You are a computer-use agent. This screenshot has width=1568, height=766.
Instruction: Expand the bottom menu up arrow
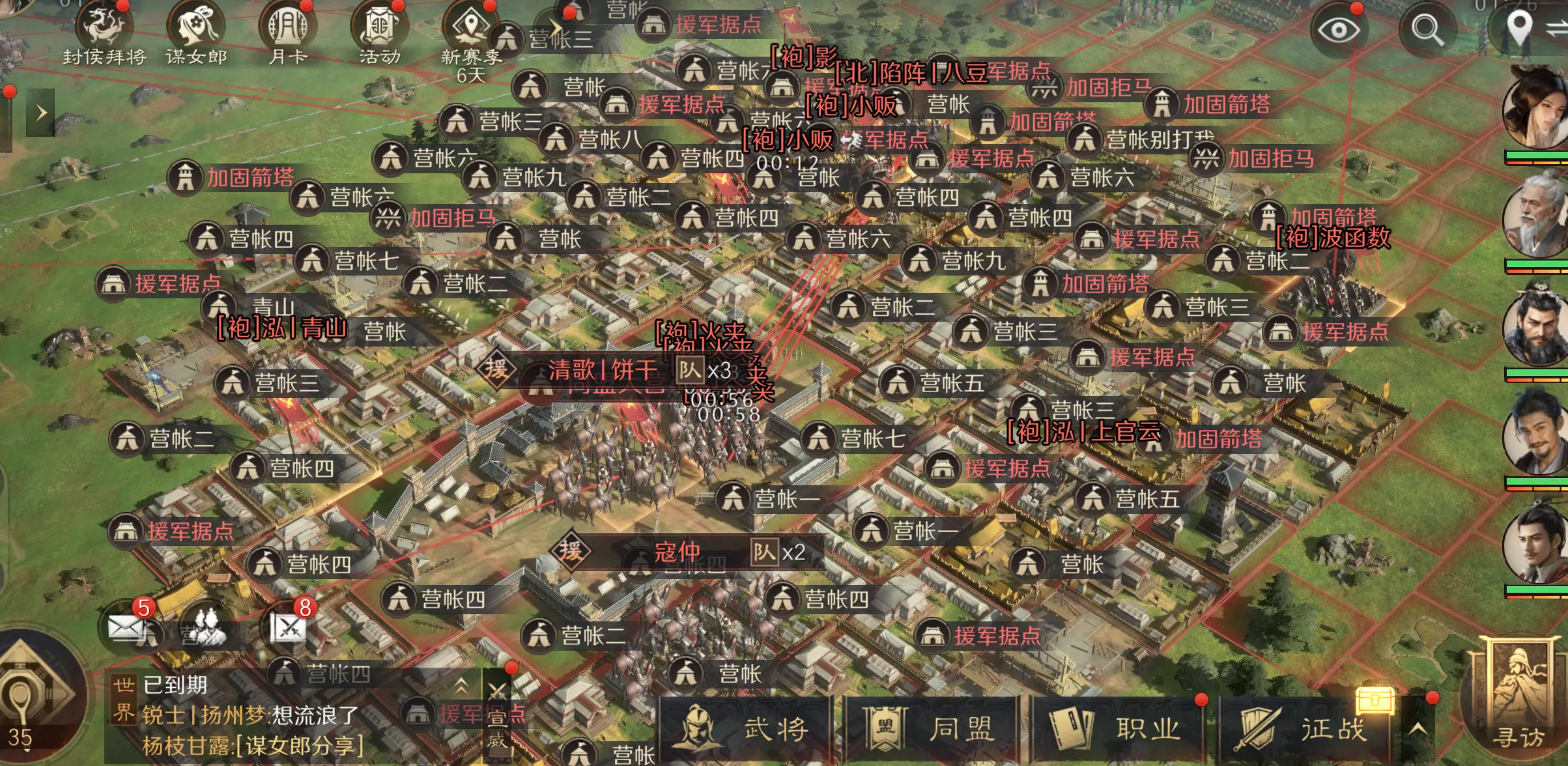(1418, 729)
